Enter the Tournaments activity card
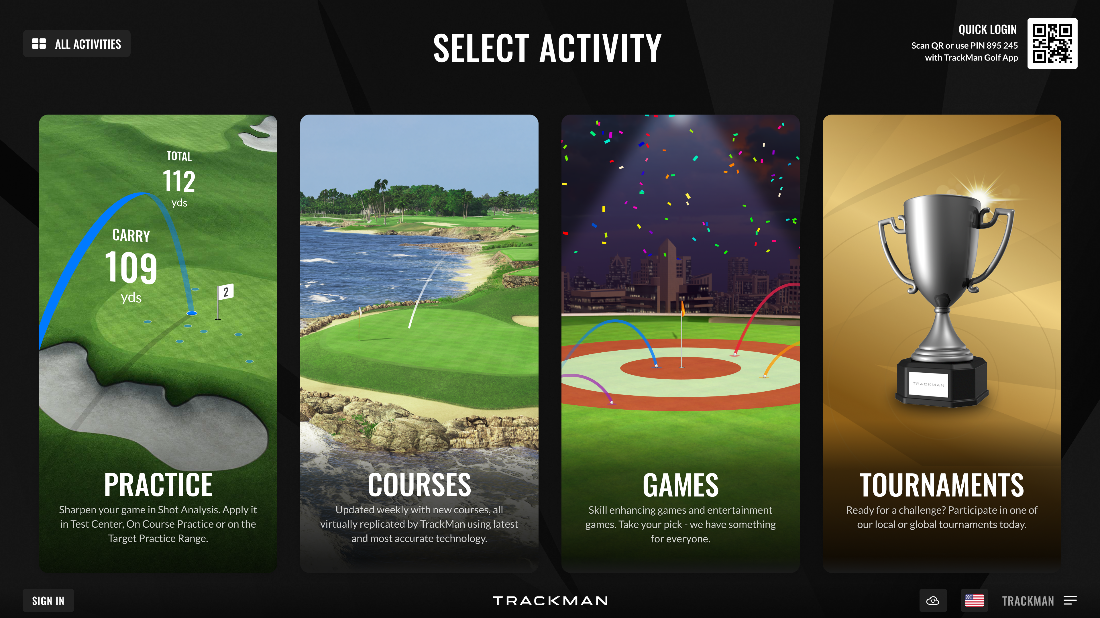Viewport: 1100px width, 618px height. coord(941,343)
